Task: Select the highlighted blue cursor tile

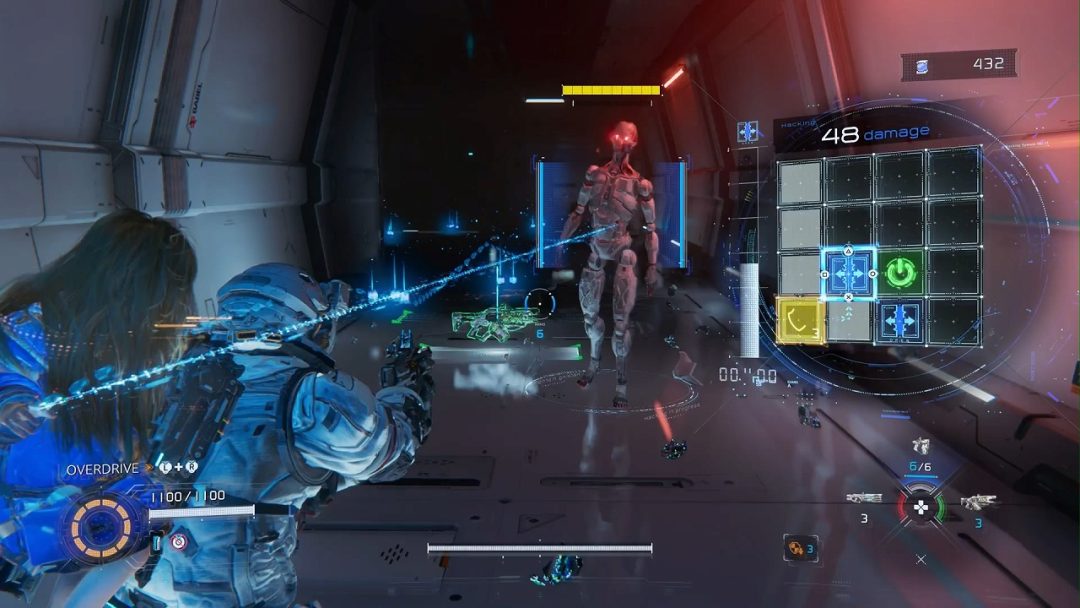Action: (849, 273)
